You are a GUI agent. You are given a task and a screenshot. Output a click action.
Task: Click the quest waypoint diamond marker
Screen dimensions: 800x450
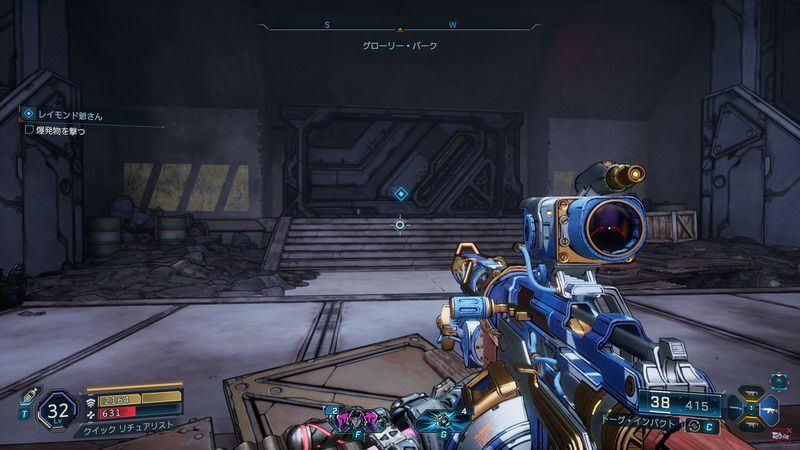[400, 194]
